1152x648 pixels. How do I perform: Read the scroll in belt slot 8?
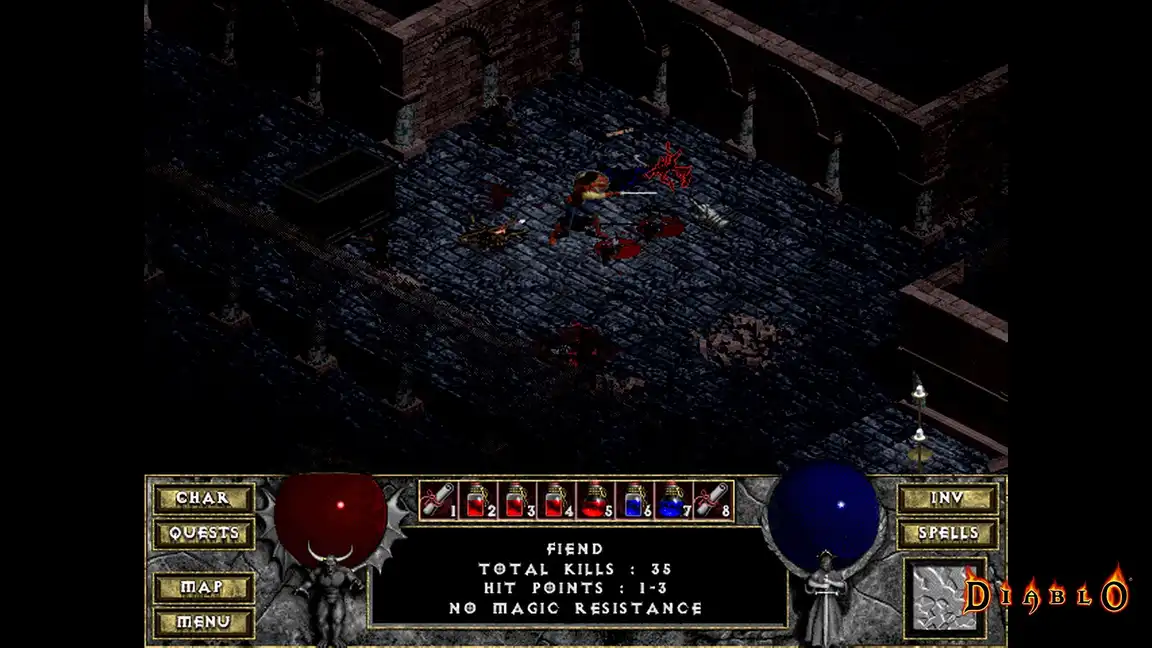711,500
